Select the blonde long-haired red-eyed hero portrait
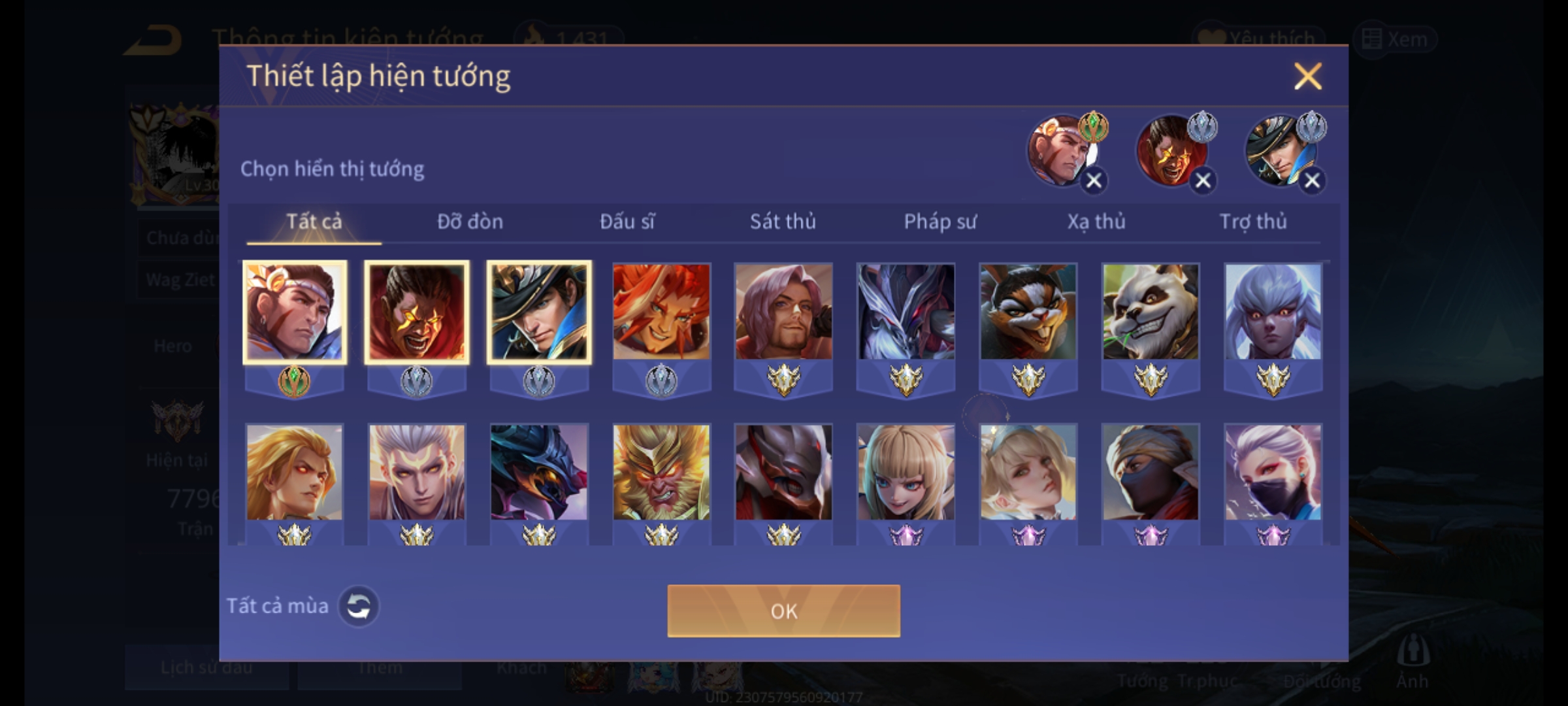This screenshot has width=1568, height=706. click(294, 473)
